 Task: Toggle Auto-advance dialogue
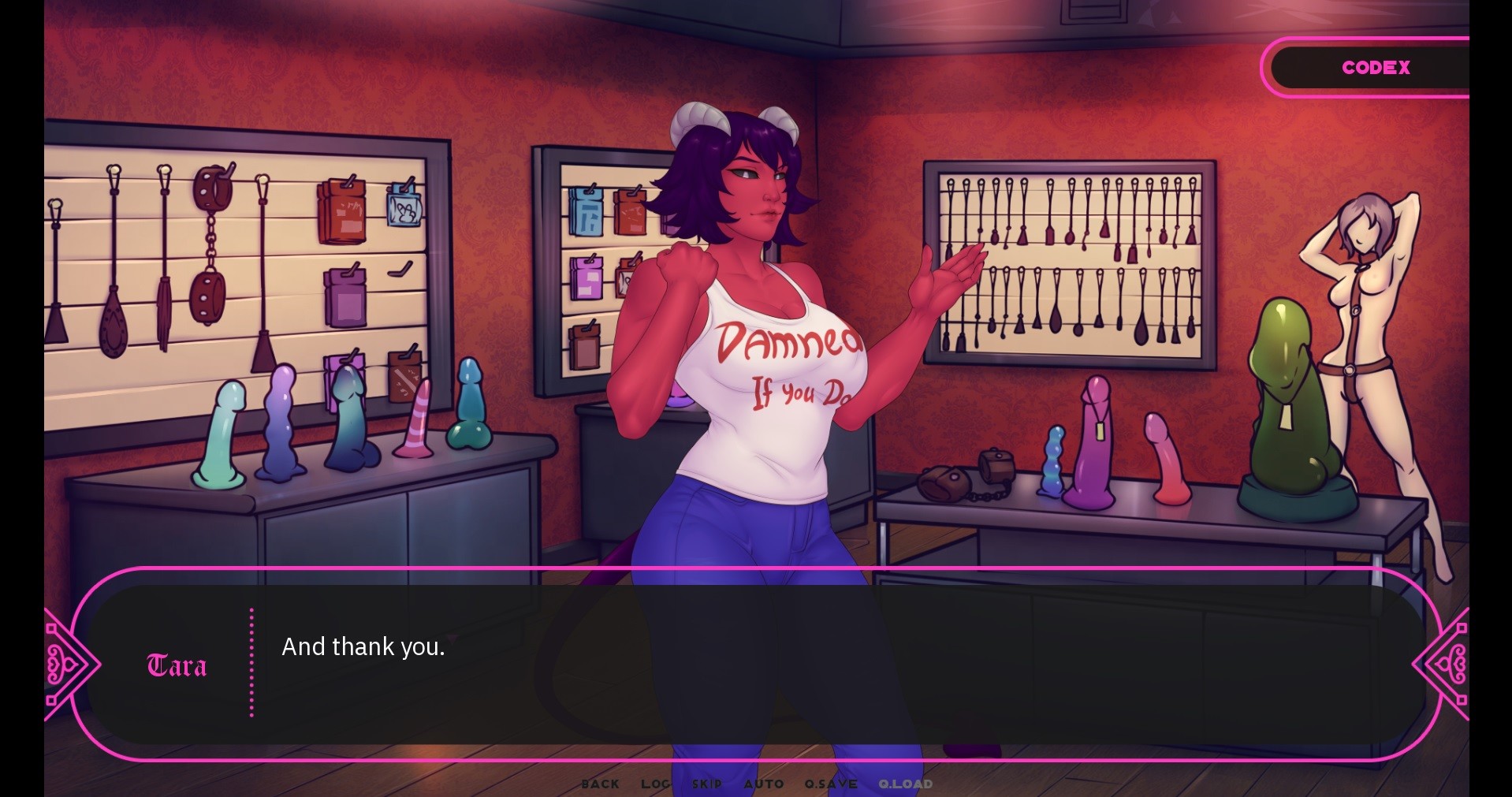tap(763, 784)
